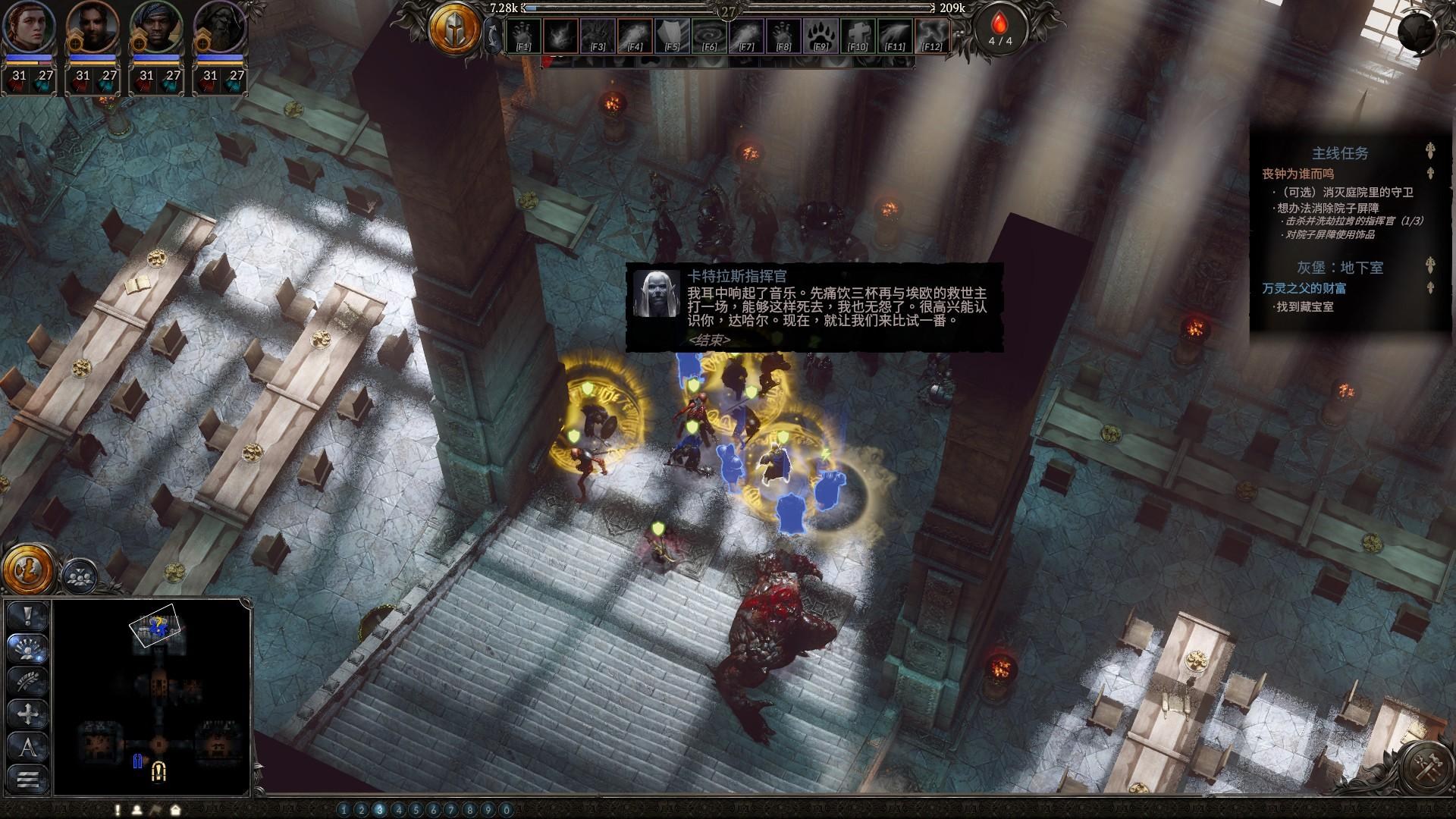Open the menu with three bars
Screen dimensions: 1456x819
click(x=28, y=779)
